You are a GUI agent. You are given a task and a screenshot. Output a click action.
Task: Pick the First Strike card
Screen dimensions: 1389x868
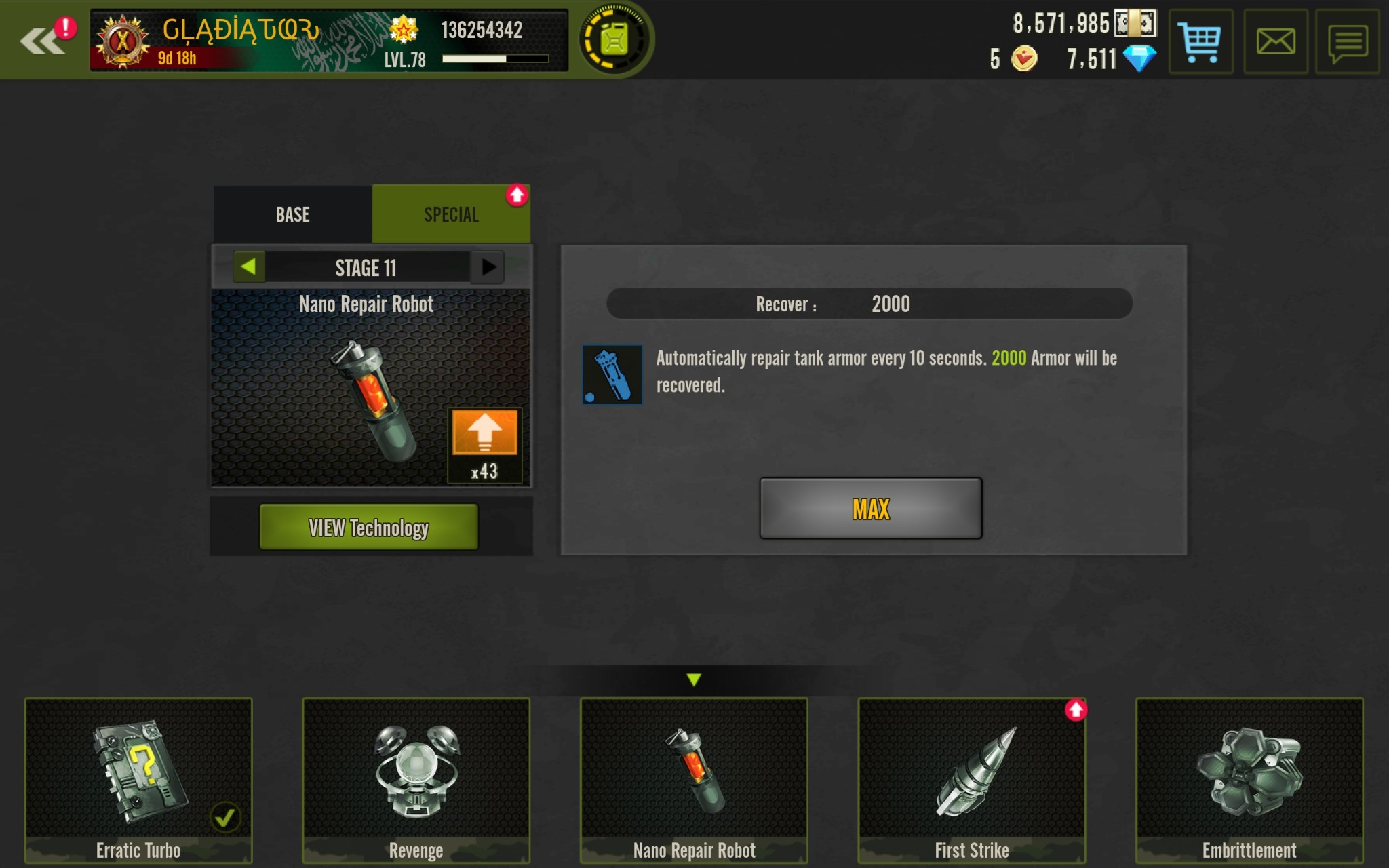tap(972, 780)
